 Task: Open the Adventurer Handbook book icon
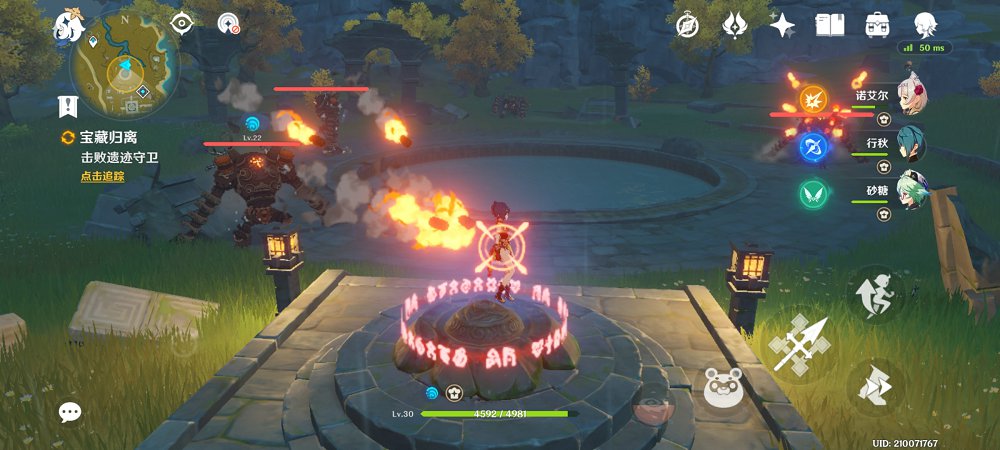tap(830, 24)
